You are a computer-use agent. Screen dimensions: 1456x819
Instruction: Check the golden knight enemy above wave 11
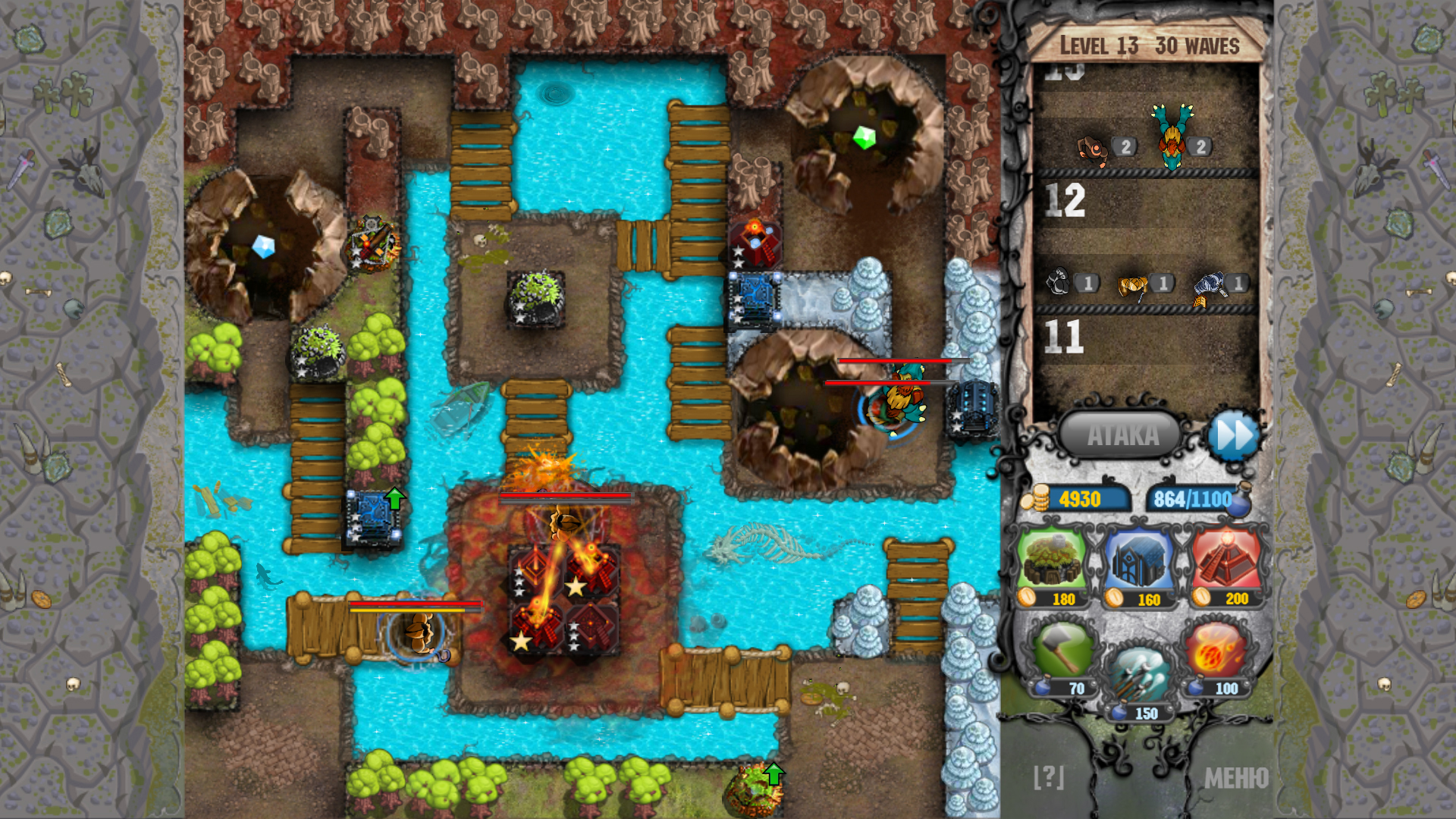pos(1131,284)
